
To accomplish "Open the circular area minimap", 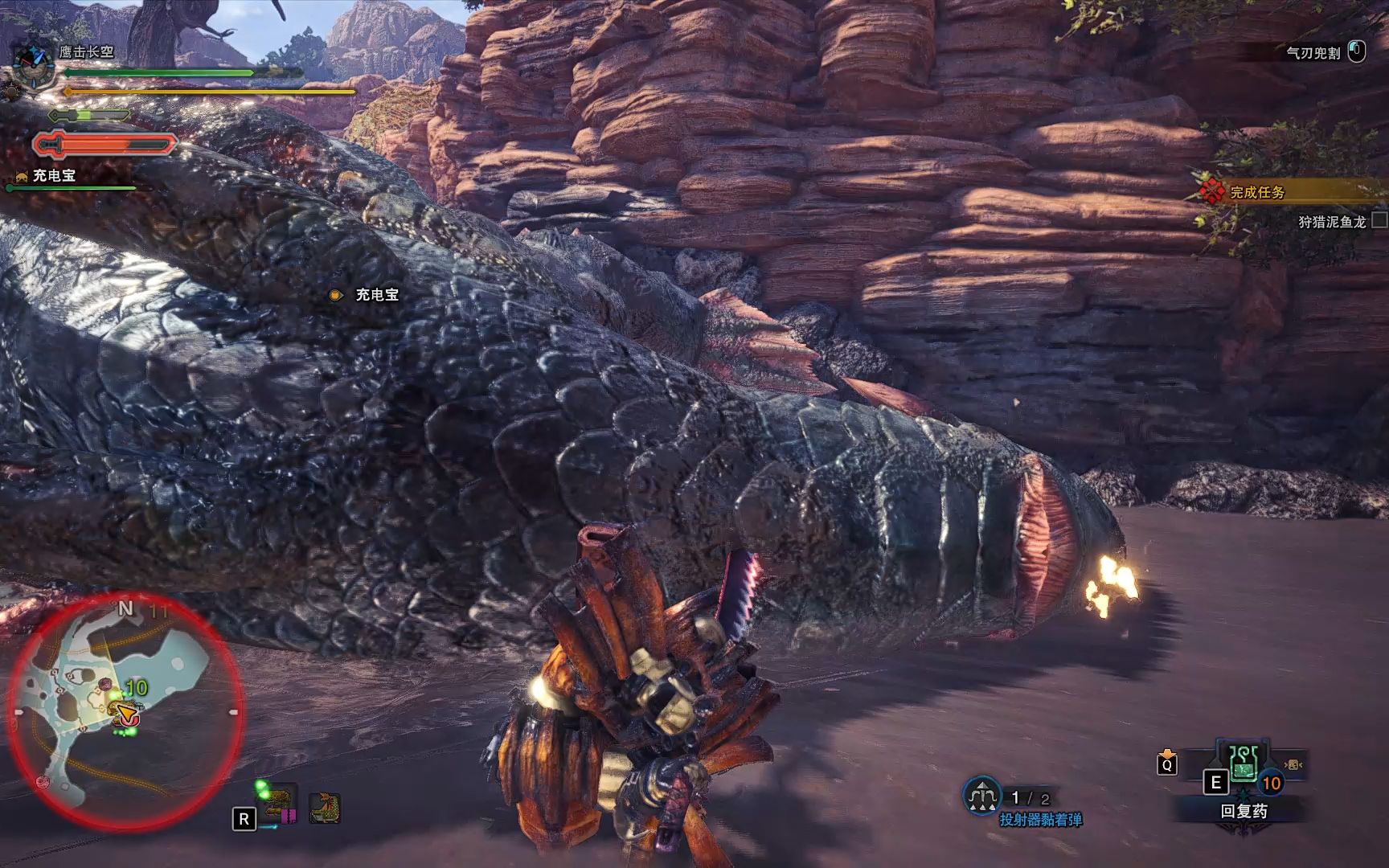I will pyautogui.click(x=125, y=713).
